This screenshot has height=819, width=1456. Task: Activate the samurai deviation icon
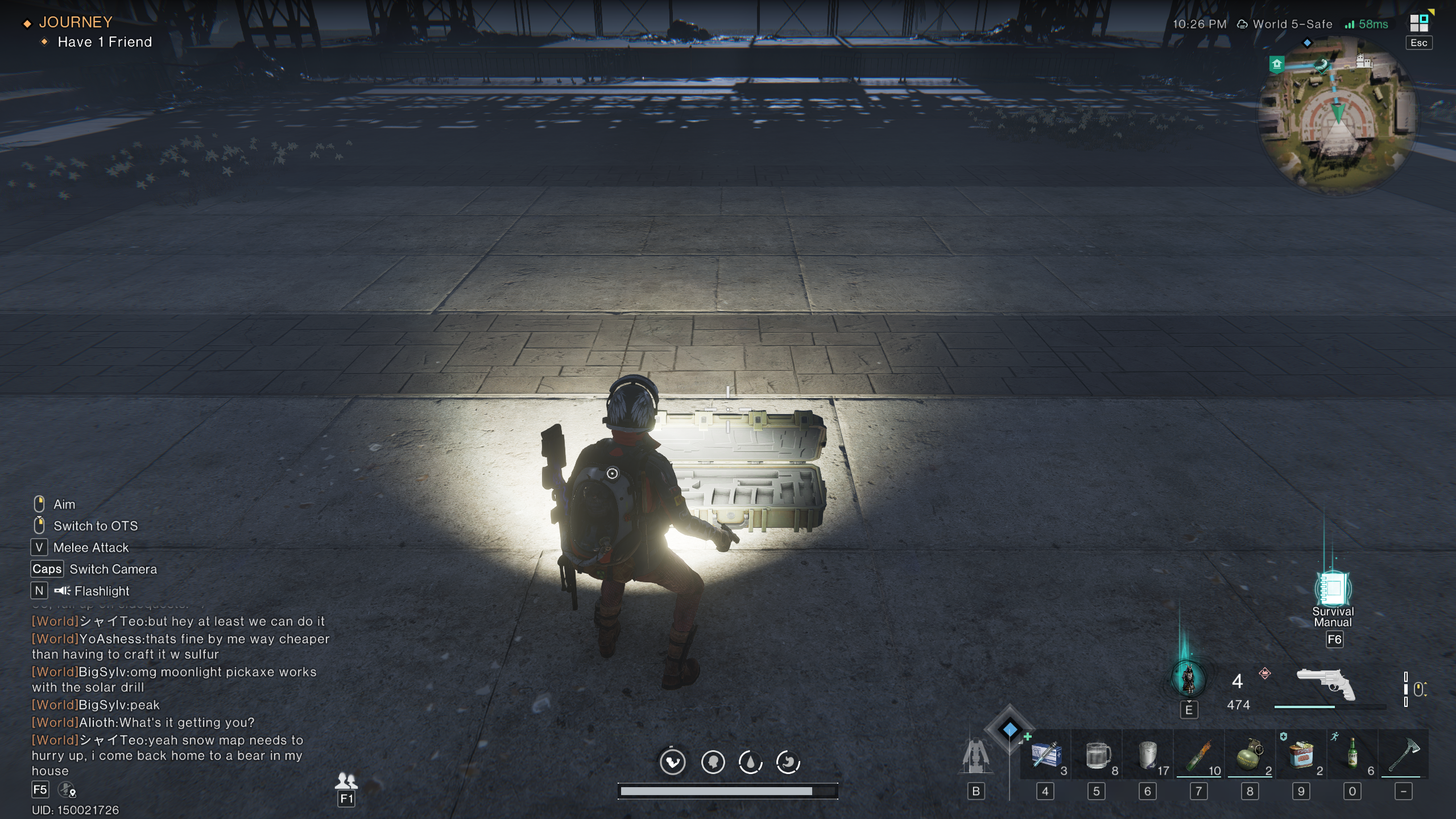pos(1188,679)
